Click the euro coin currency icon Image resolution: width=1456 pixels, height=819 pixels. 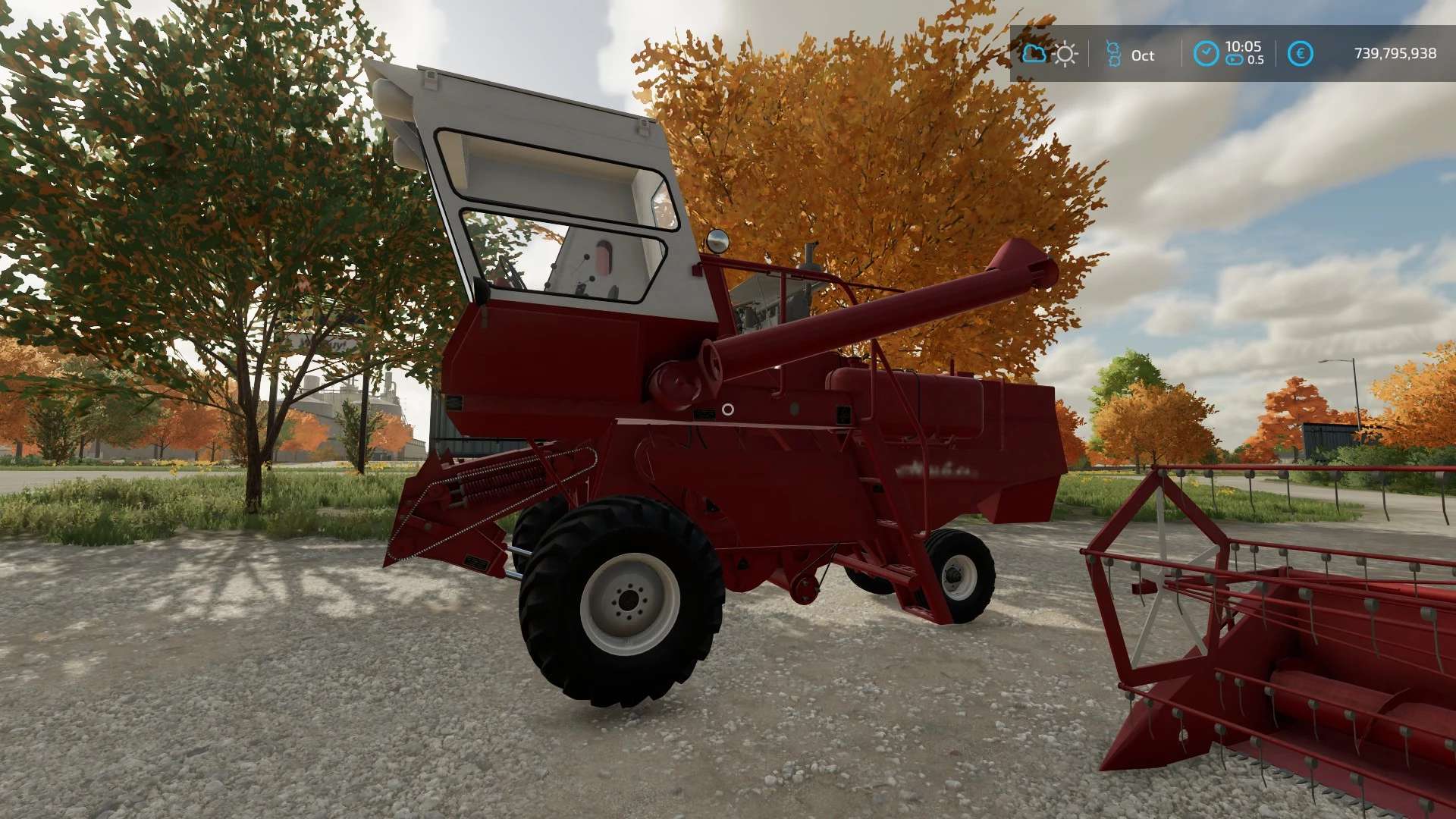coord(1301,53)
